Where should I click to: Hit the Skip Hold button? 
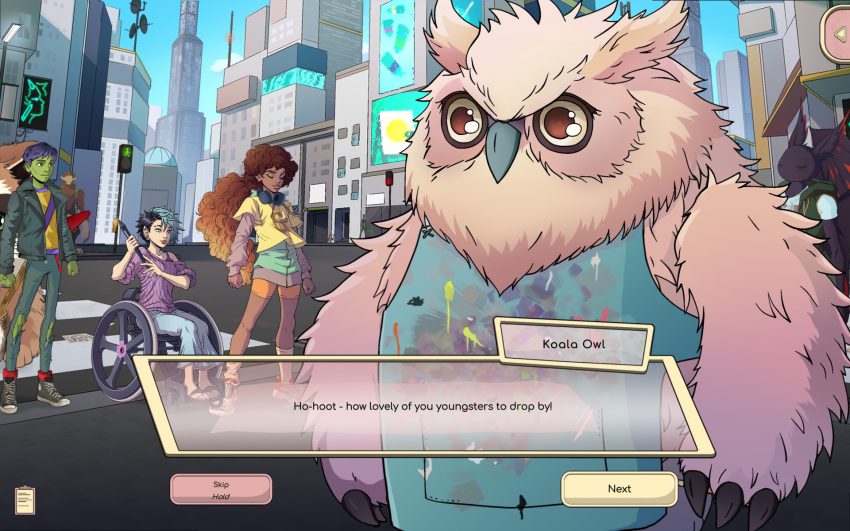[x=221, y=489]
